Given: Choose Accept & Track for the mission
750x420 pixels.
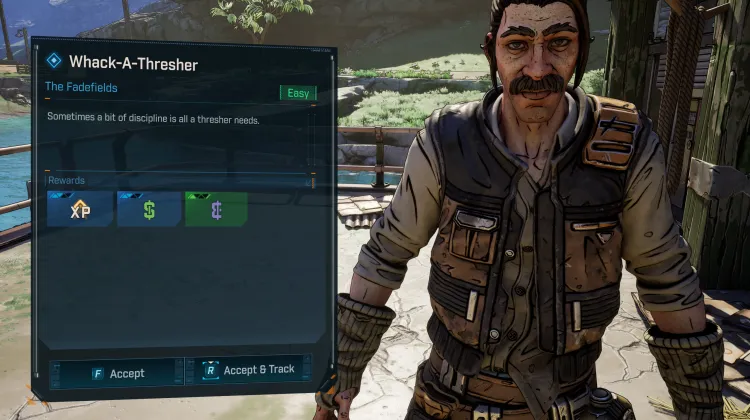Looking at the screenshot, I should pyautogui.click(x=248, y=370).
